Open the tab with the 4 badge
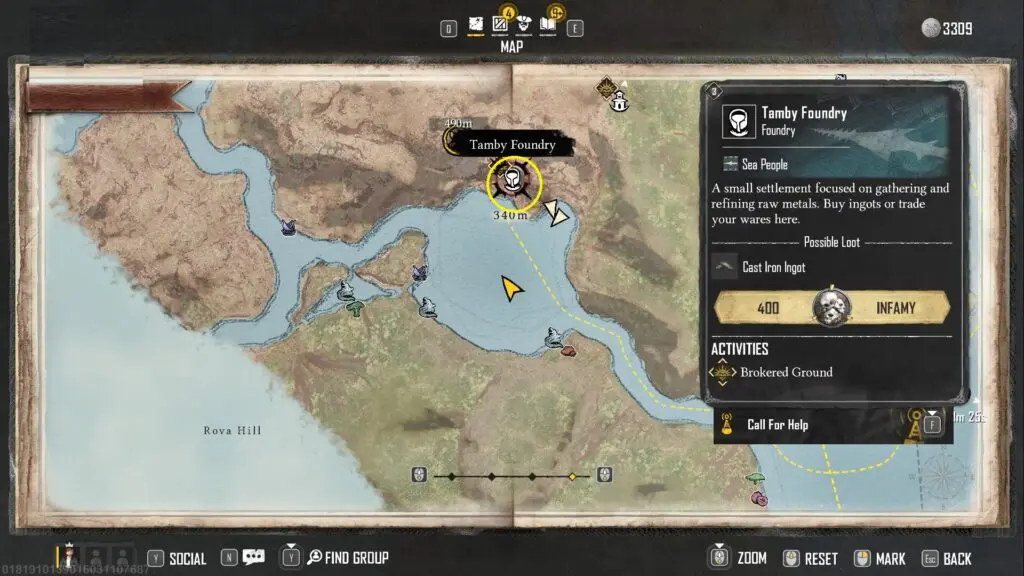Screen dimensions: 1024x576 [x=502, y=24]
